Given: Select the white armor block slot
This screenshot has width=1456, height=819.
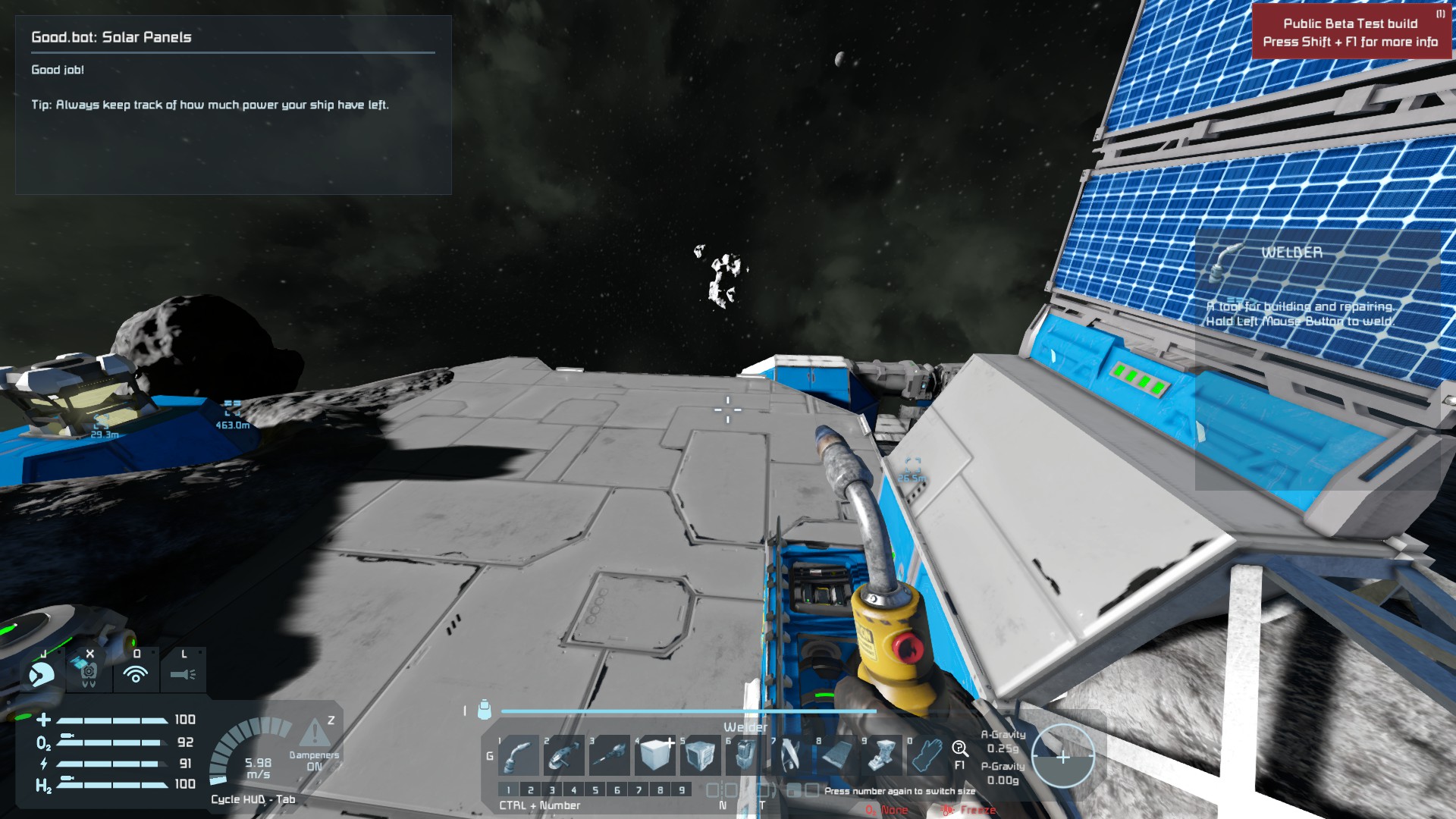Looking at the screenshot, I should point(656,755).
